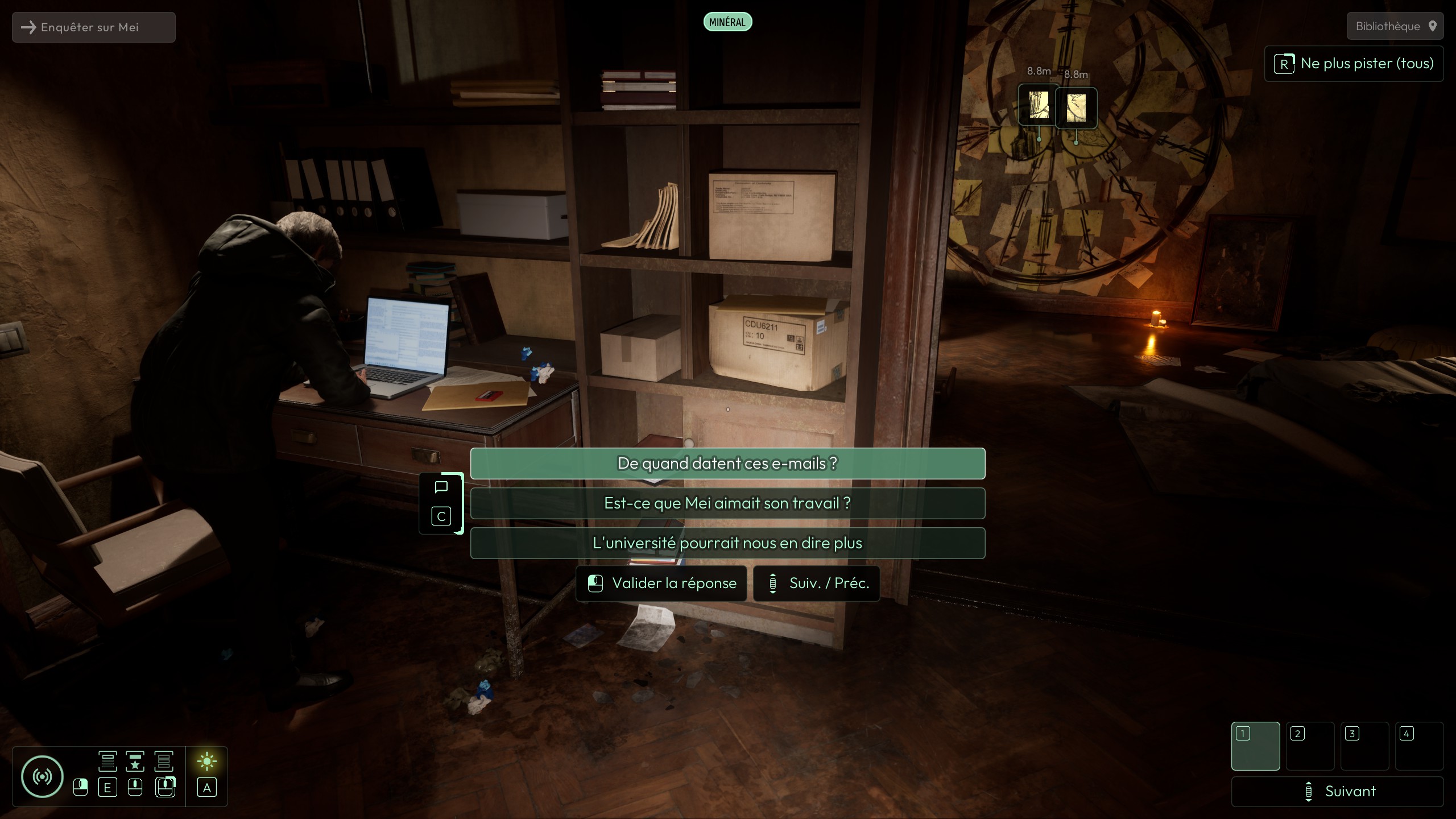Image resolution: width=1456 pixels, height=819 pixels.
Task: Open the "Enquêter sur Mei" objective tracker
Action: pos(94,27)
